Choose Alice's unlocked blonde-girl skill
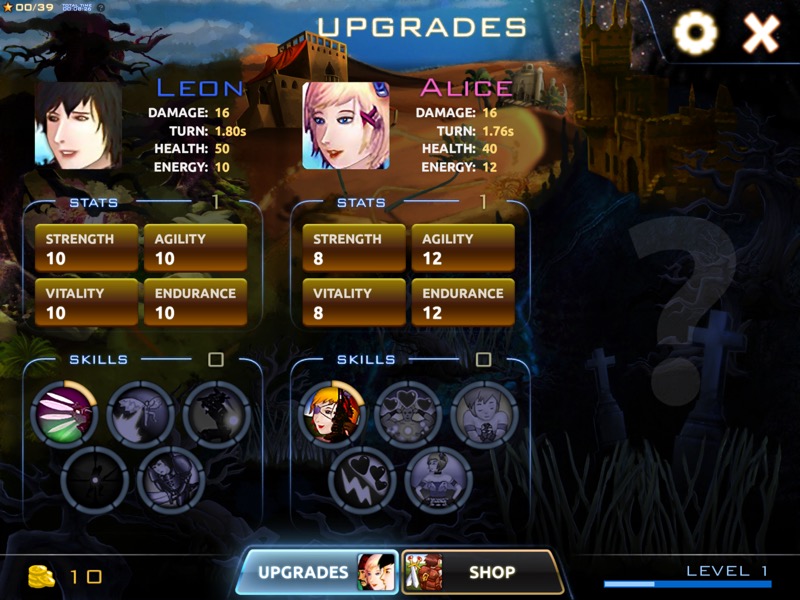 tap(333, 413)
